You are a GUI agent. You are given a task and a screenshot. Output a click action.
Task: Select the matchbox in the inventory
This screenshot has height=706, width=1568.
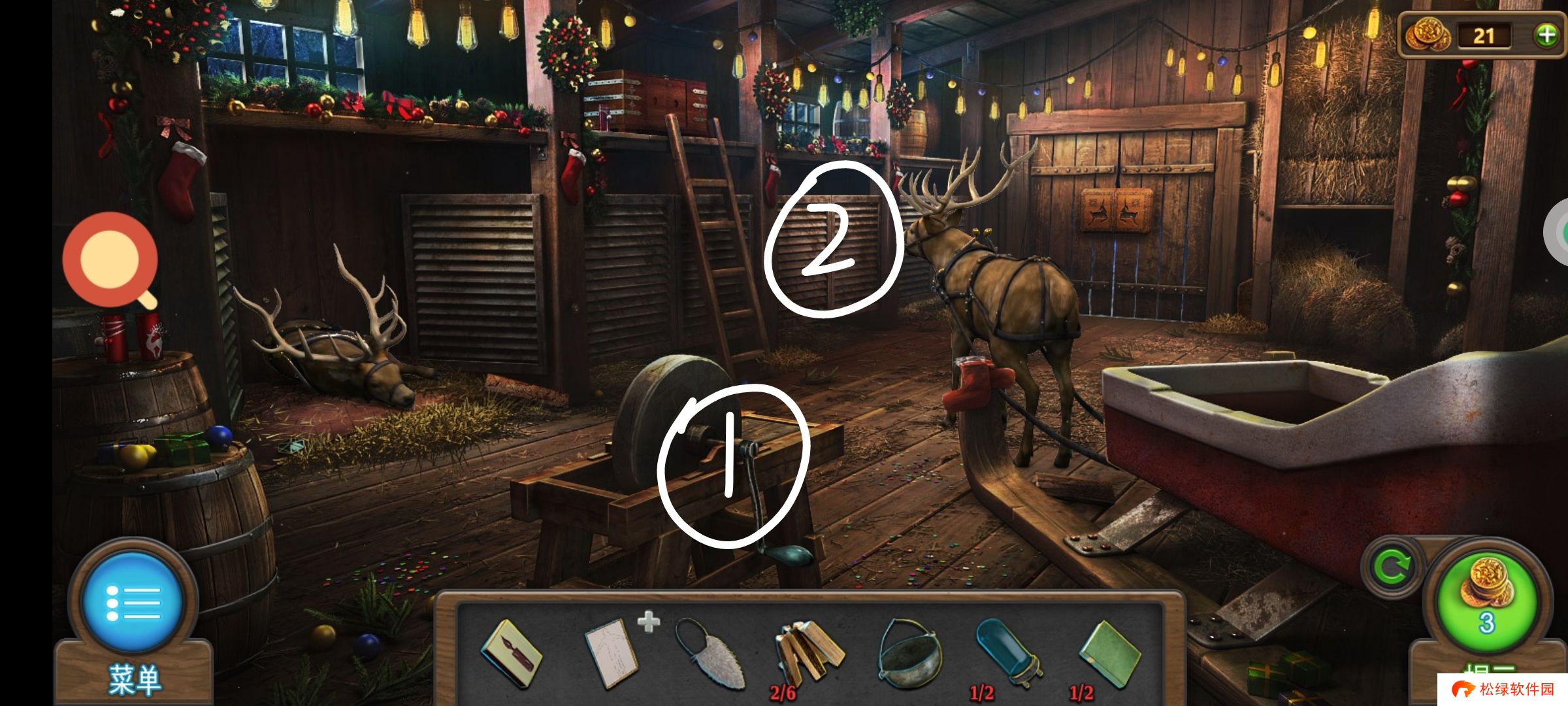(511, 654)
